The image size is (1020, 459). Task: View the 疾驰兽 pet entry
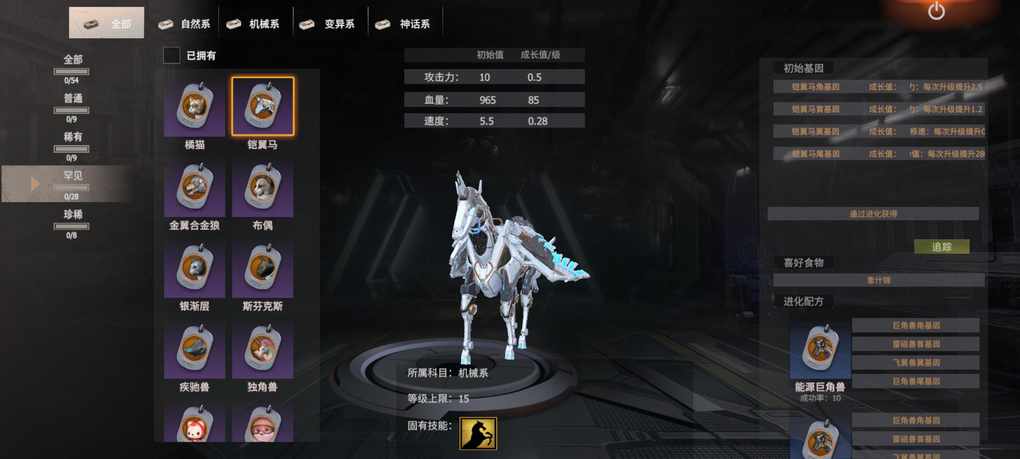click(194, 350)
